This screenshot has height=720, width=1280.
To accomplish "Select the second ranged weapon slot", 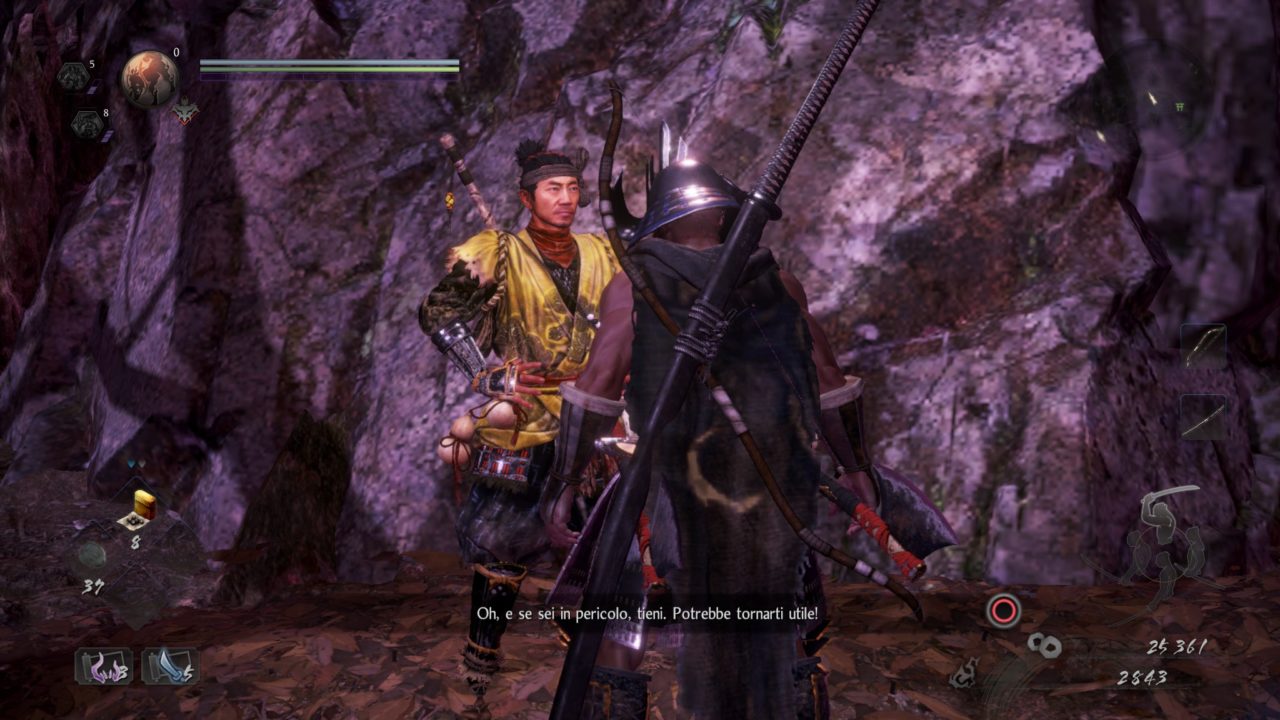I will pyautogui.click(x=1203, y=416).
